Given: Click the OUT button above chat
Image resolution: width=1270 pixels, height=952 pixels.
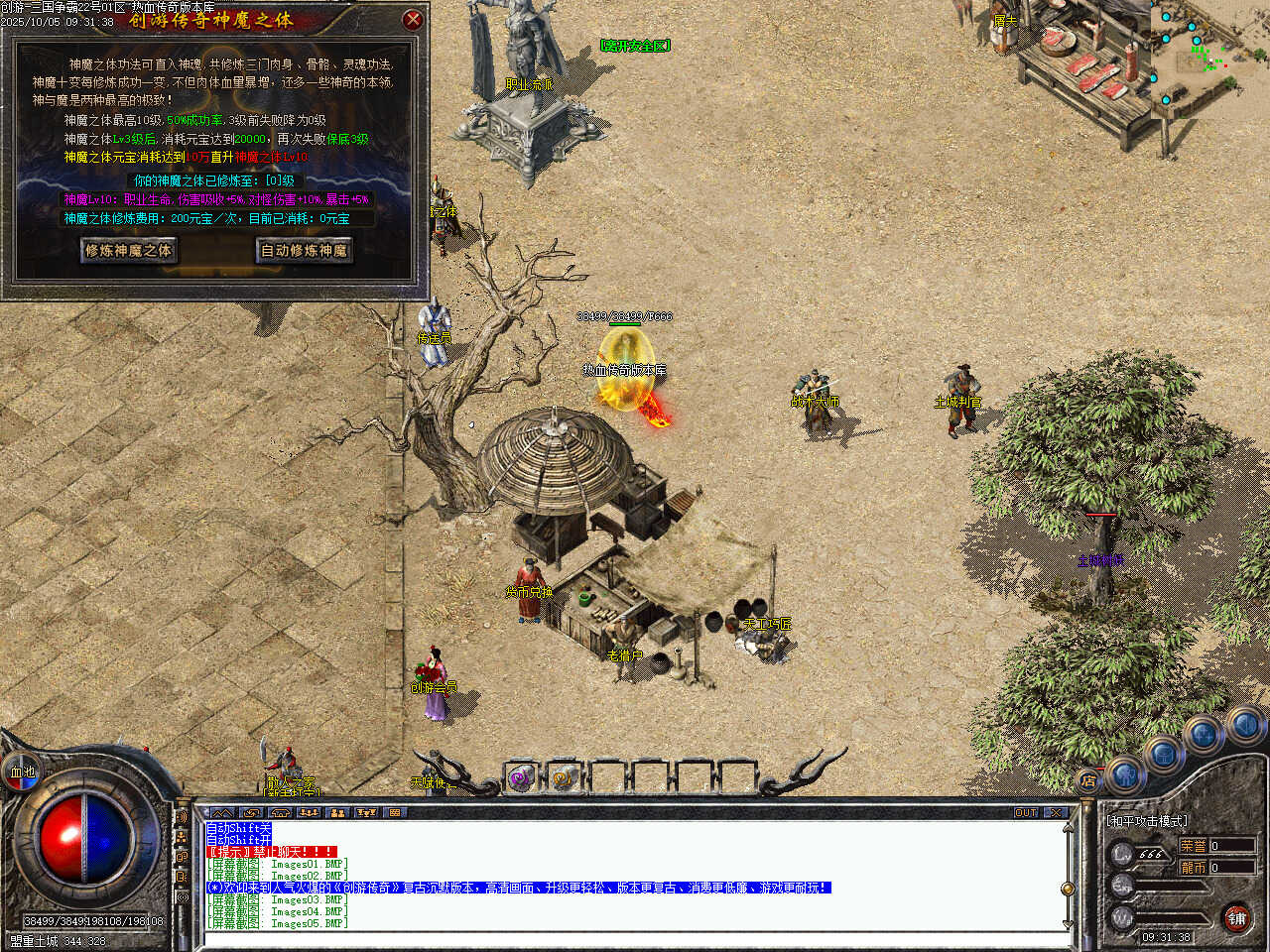Looking at the screenshot, I should pos(1026,812).
